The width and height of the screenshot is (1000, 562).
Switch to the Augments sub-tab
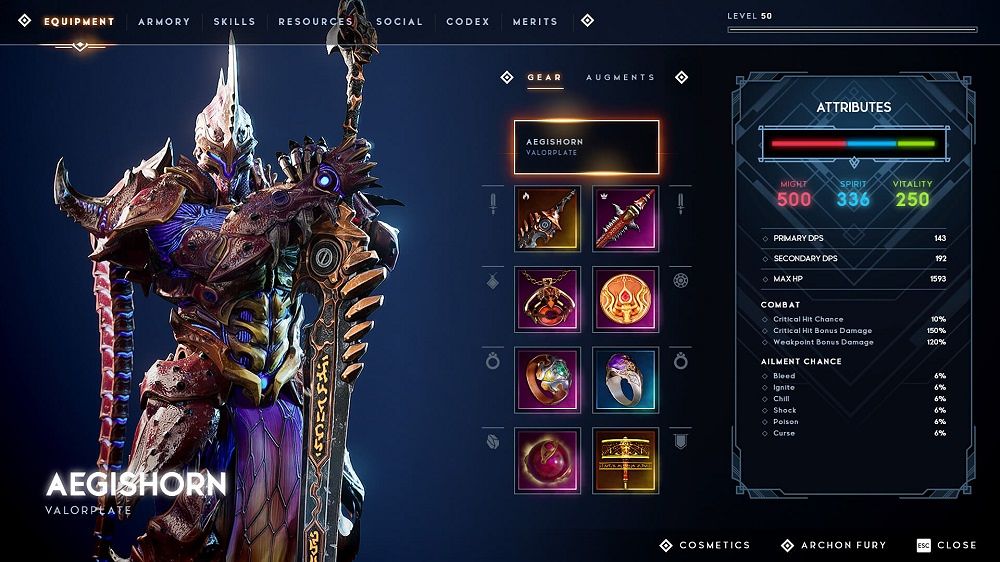pyautogui.click(x=620, y=77)
